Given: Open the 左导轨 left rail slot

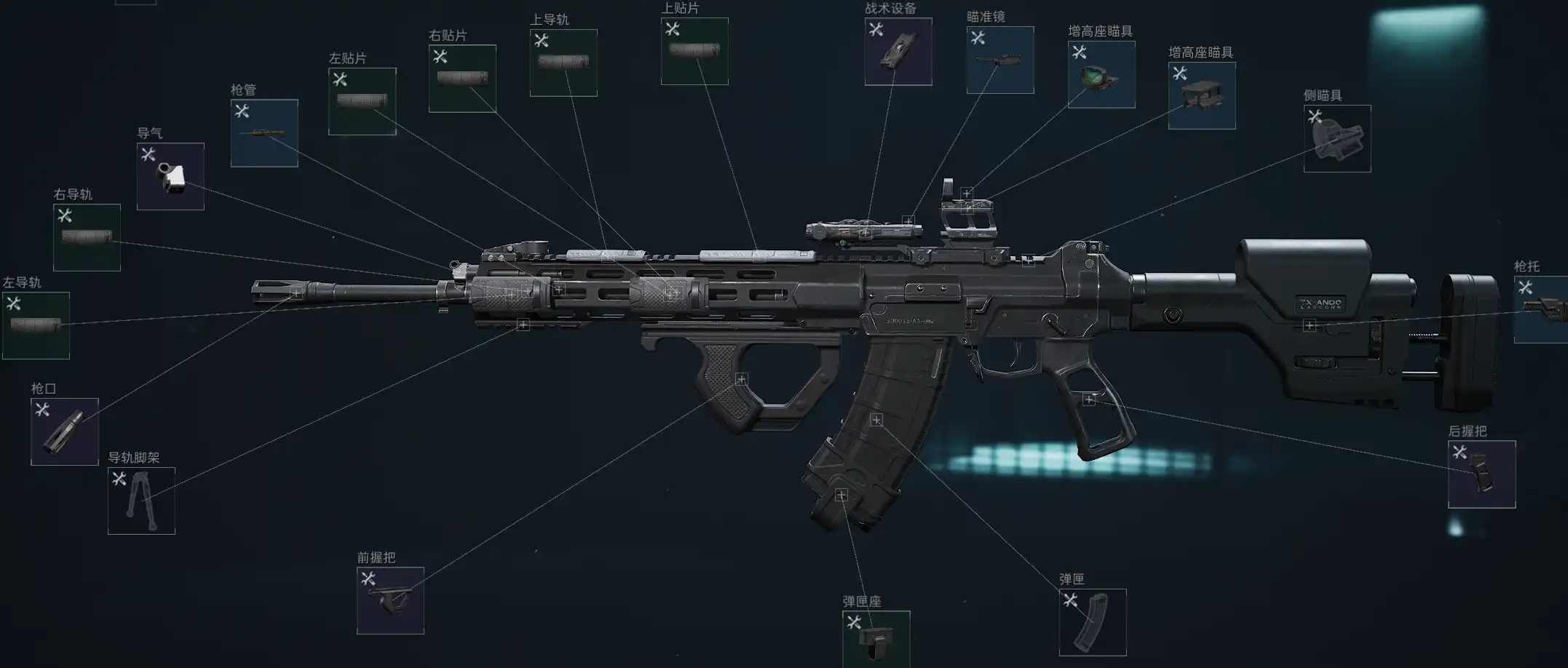Looking at the screenshot, I should click(36, 325).
